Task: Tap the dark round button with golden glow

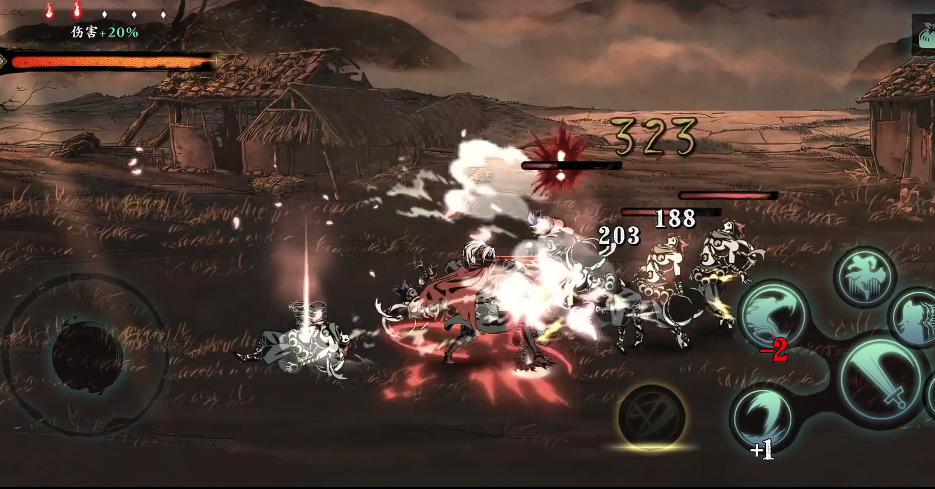Action: pyautogui.click(x=651, y=416)
